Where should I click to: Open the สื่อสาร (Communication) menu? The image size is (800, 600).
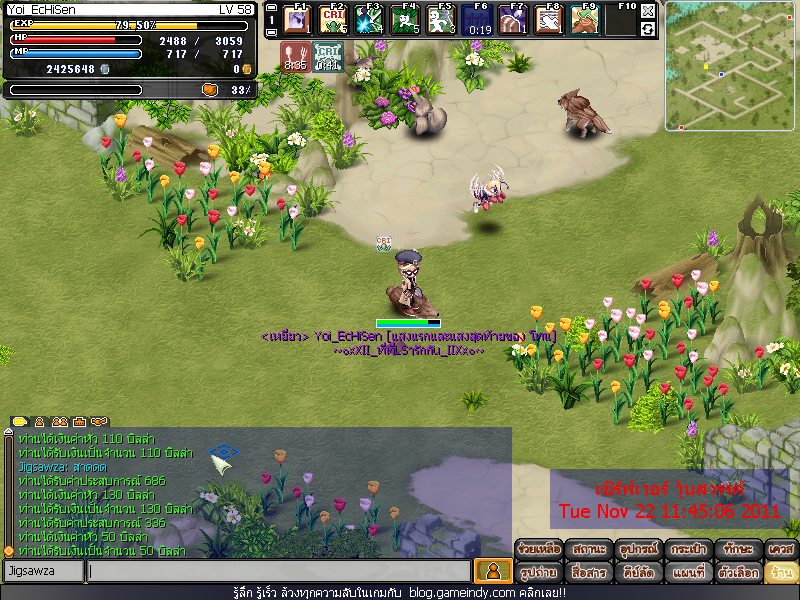589,572
